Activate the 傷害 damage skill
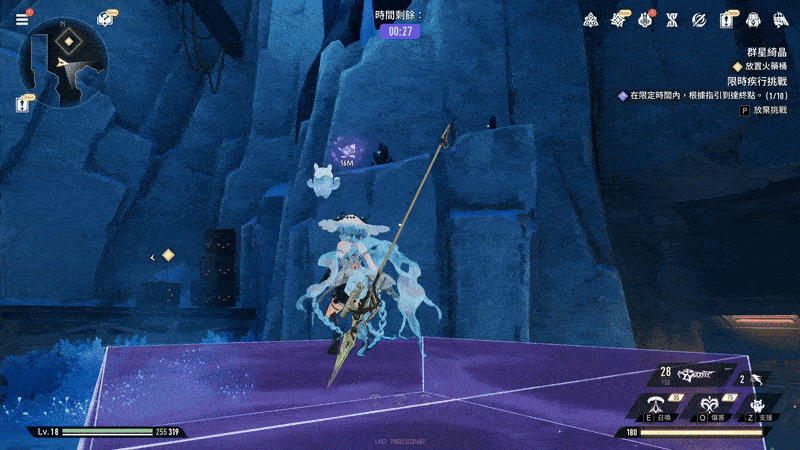 point(710,406)
